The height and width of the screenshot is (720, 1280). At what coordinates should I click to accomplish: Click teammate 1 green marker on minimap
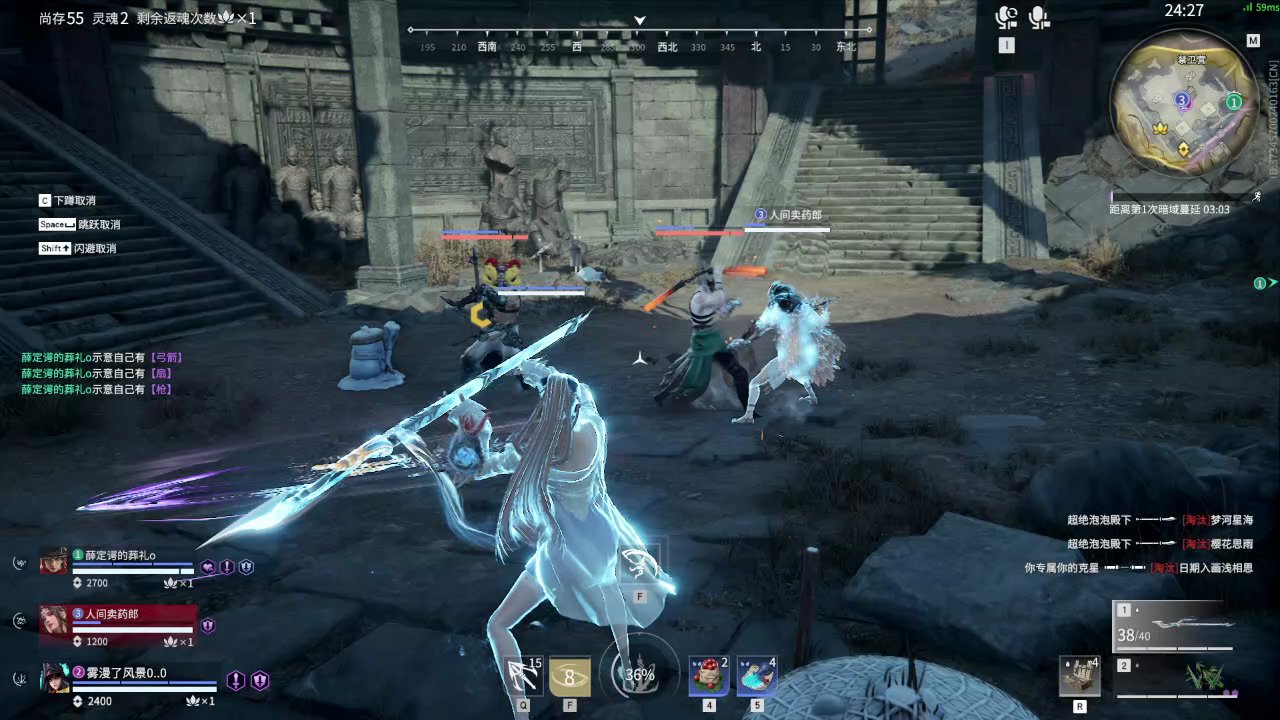(1234, 102)
